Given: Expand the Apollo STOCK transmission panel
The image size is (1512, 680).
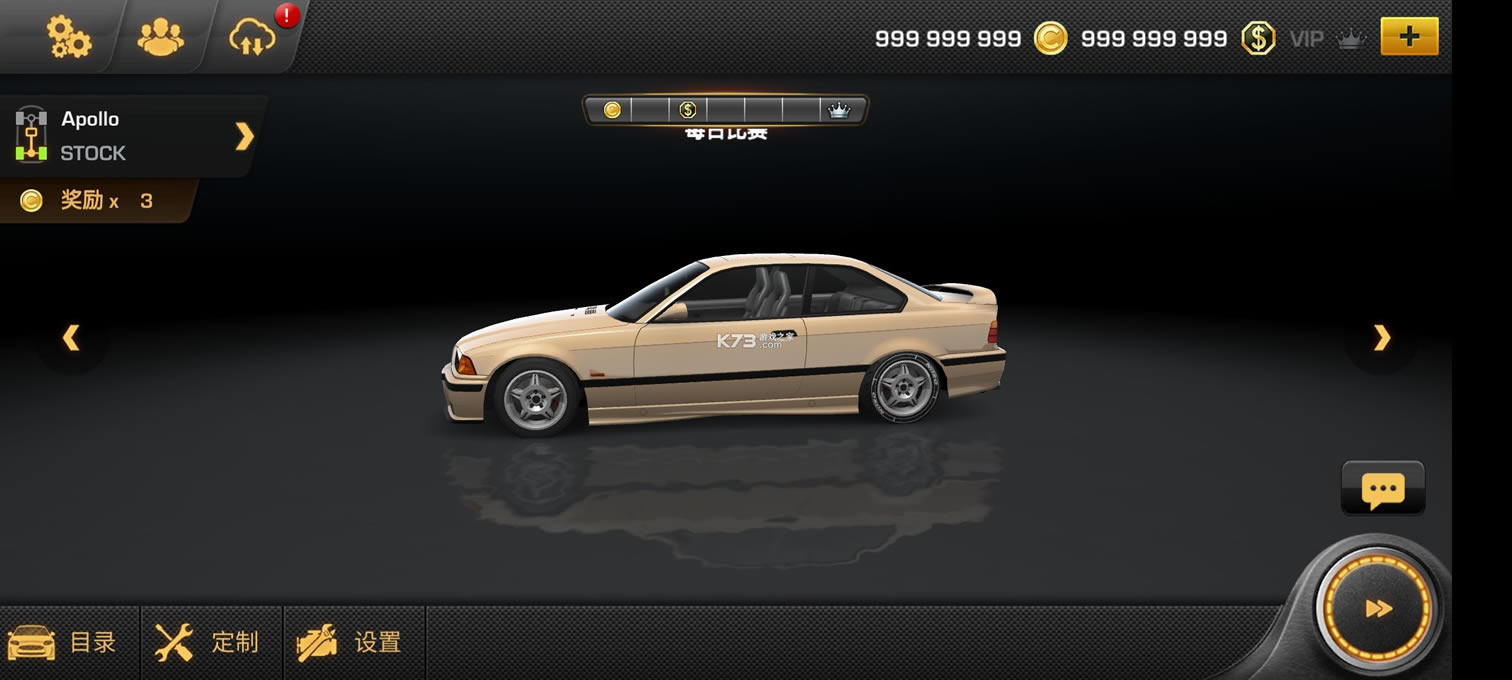Looking at the screenshot, I should 244,136.
